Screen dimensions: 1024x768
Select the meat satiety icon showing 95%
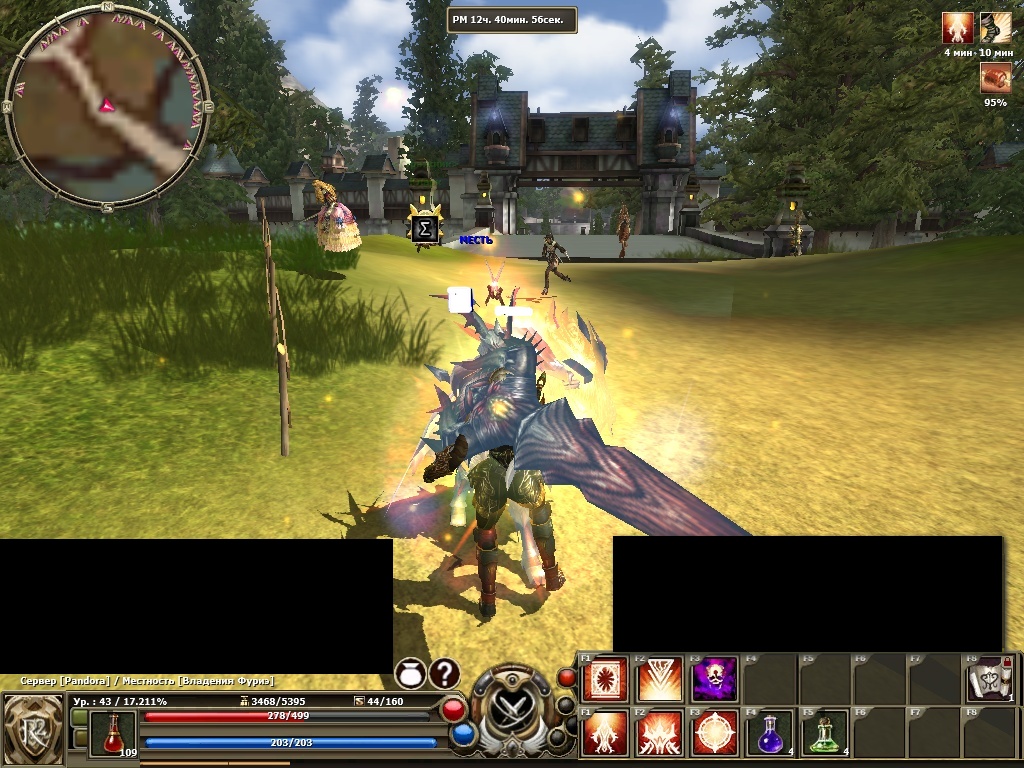(x=995, y=77)
